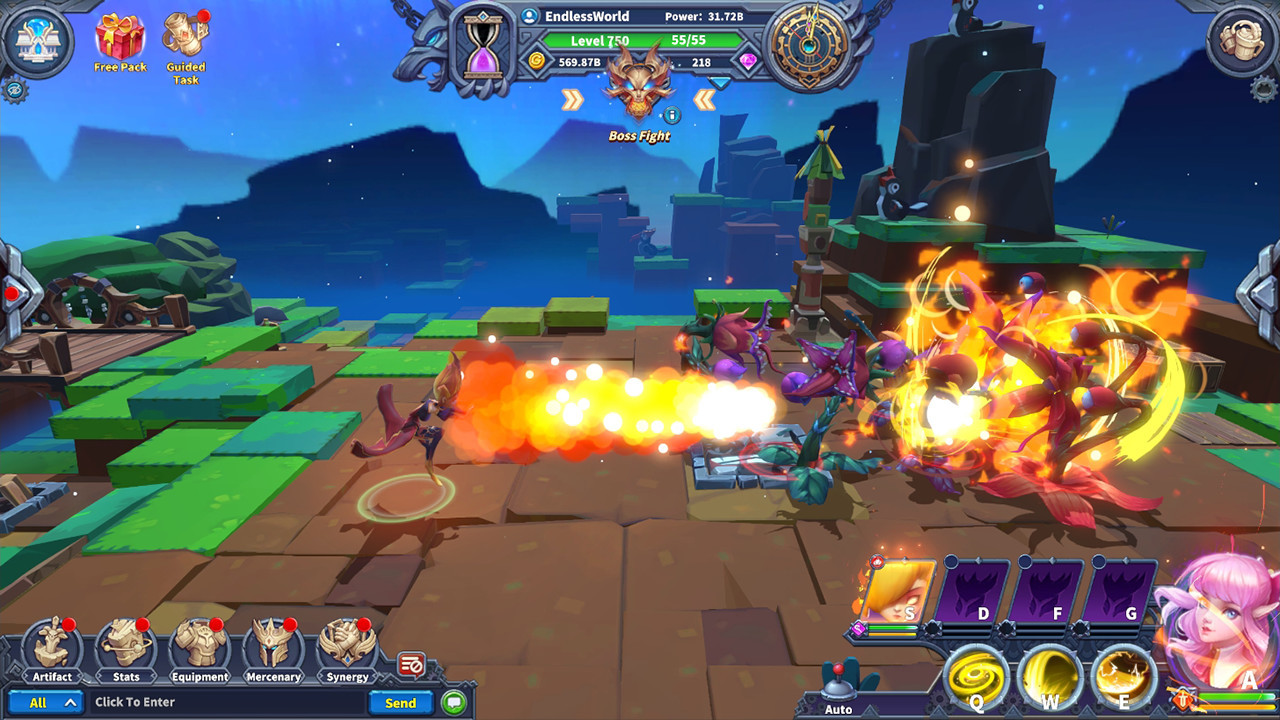This screenshot has height=720, width=1280.
Task: Start the Boss Fight
Action: point(638,92)
